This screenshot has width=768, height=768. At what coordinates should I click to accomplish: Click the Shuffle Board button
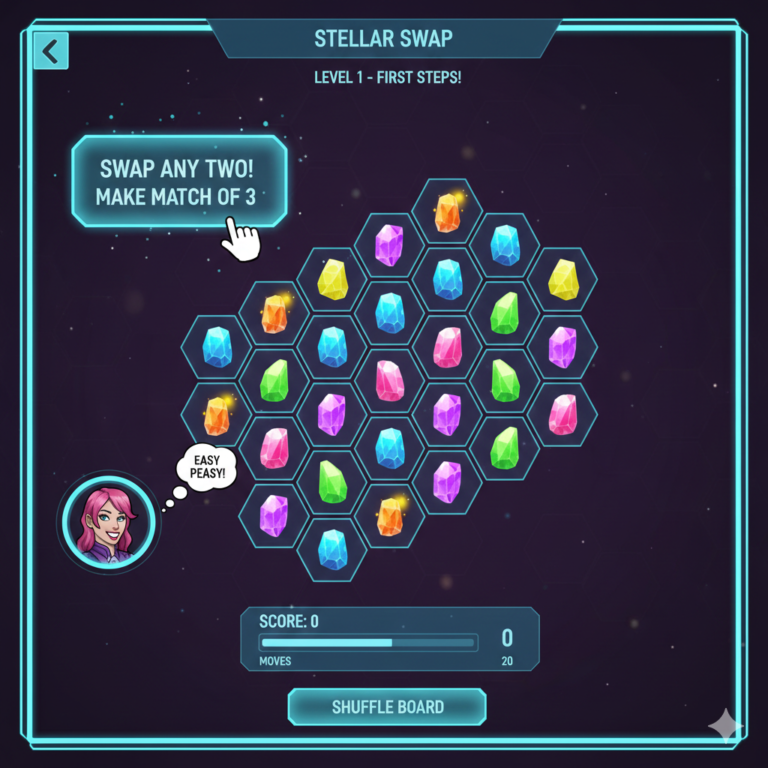(x=387, y=707)
